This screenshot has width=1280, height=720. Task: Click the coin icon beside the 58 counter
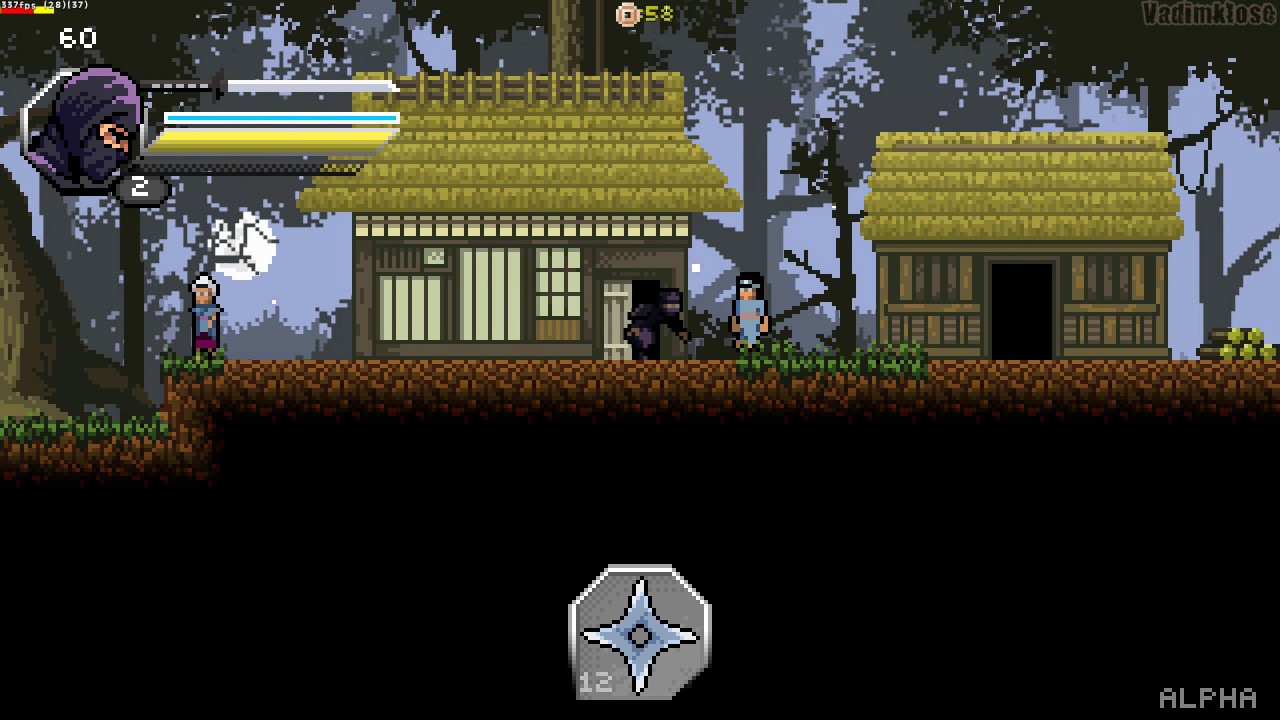click(629, 15)
